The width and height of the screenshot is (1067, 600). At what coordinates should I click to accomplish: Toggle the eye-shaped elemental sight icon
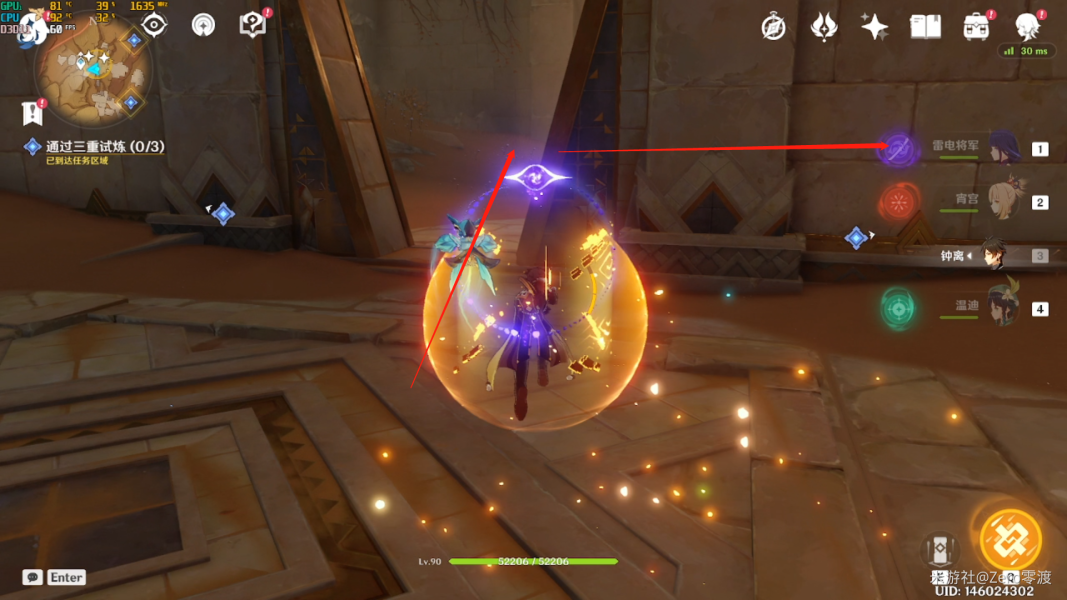[x=154, y=25]
